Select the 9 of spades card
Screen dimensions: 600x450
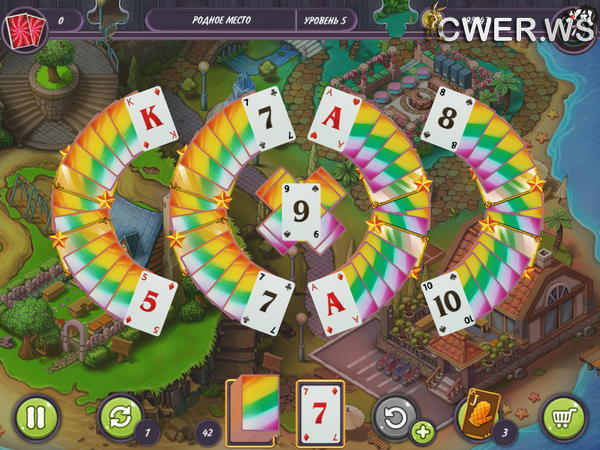299,211
